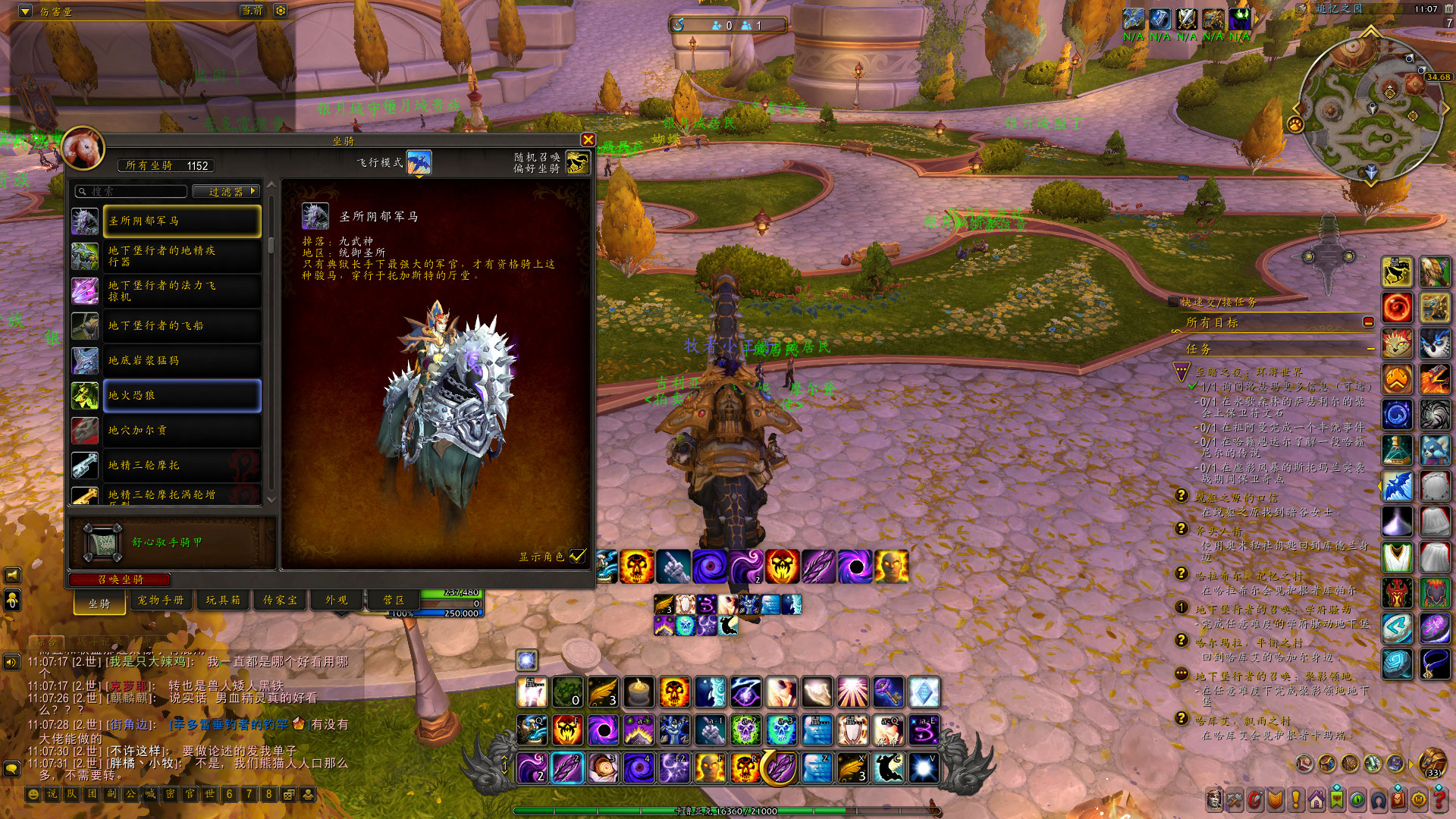This screenshot has height=819, width=1456.
Task: Open the 玩具箱 tab
Action: click(223, 600)
